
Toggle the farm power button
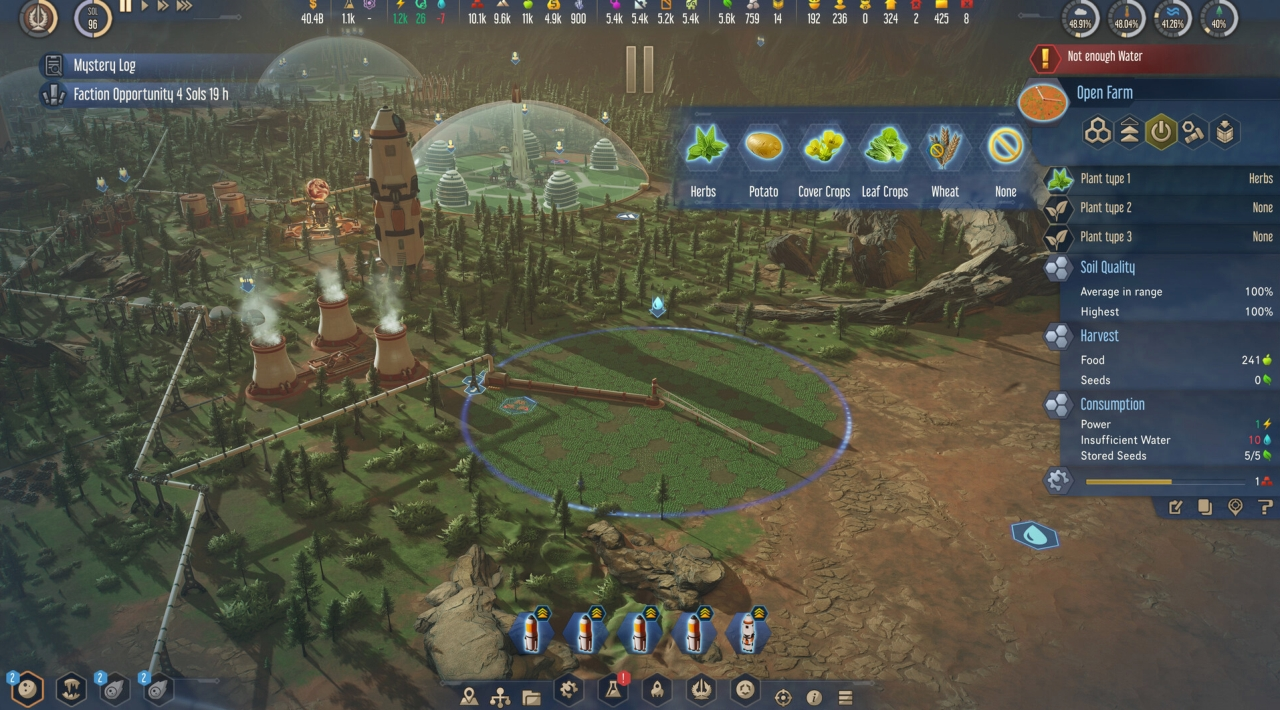(x=1161, y=132)
